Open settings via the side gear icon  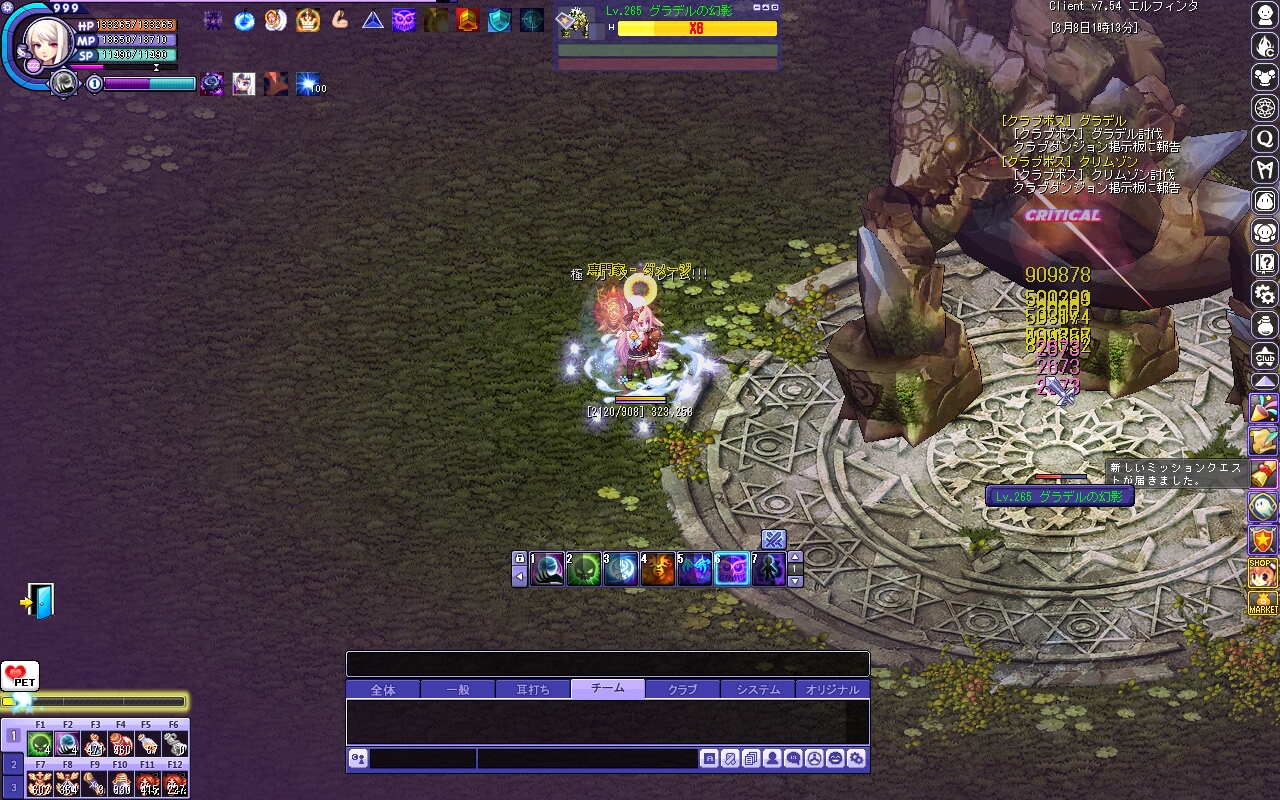(1265, 294)
